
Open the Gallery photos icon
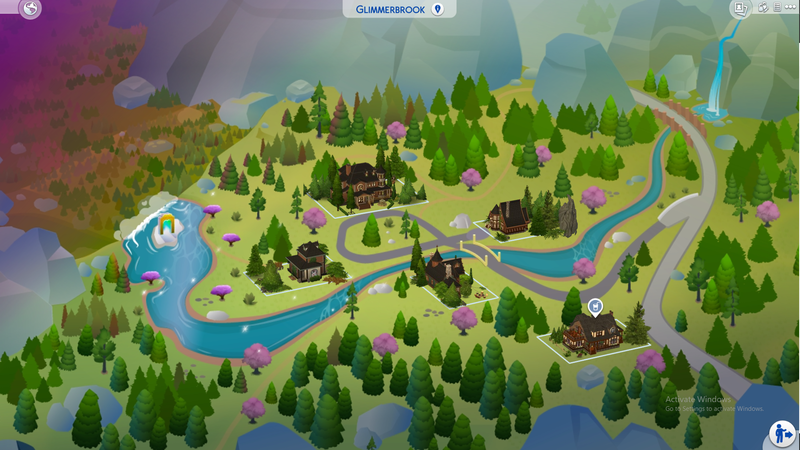coord(741,8)
